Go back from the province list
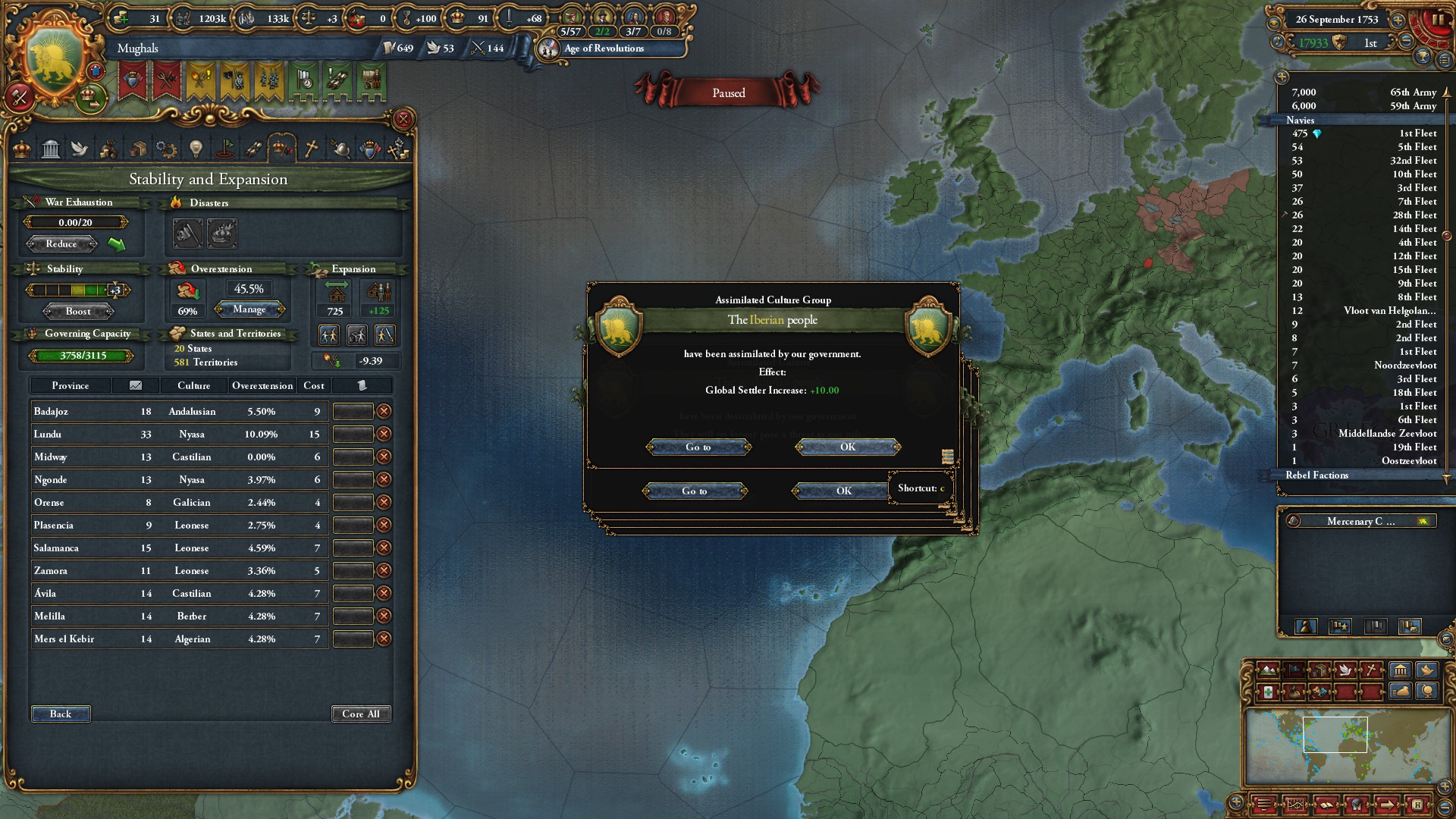The width and height of the screenshot is (1456, 819). (x=61, y=714)
